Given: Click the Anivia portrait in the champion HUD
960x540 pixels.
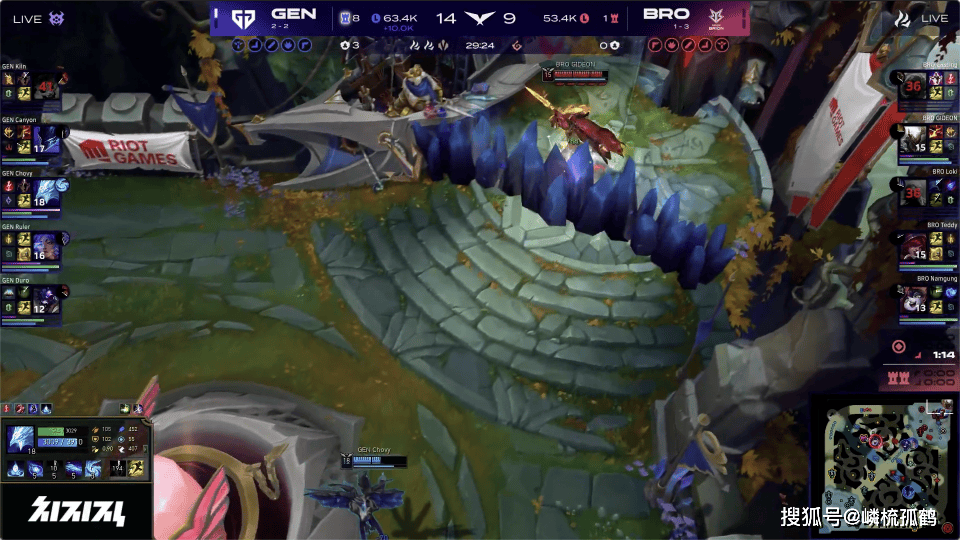Looking at the screenshot, I should tap(21, 439).
